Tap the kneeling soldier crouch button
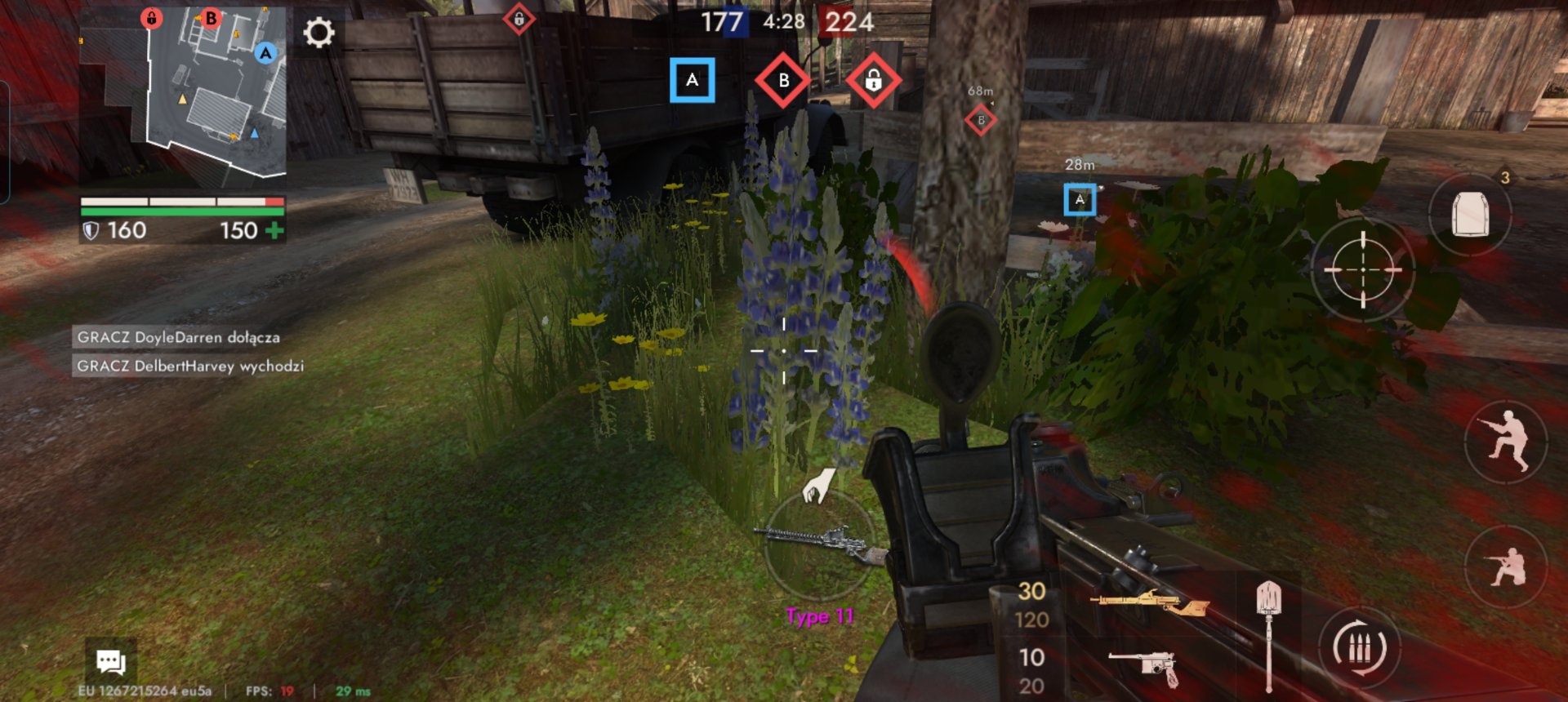 pyautogui.click(x=1506, y=566)
